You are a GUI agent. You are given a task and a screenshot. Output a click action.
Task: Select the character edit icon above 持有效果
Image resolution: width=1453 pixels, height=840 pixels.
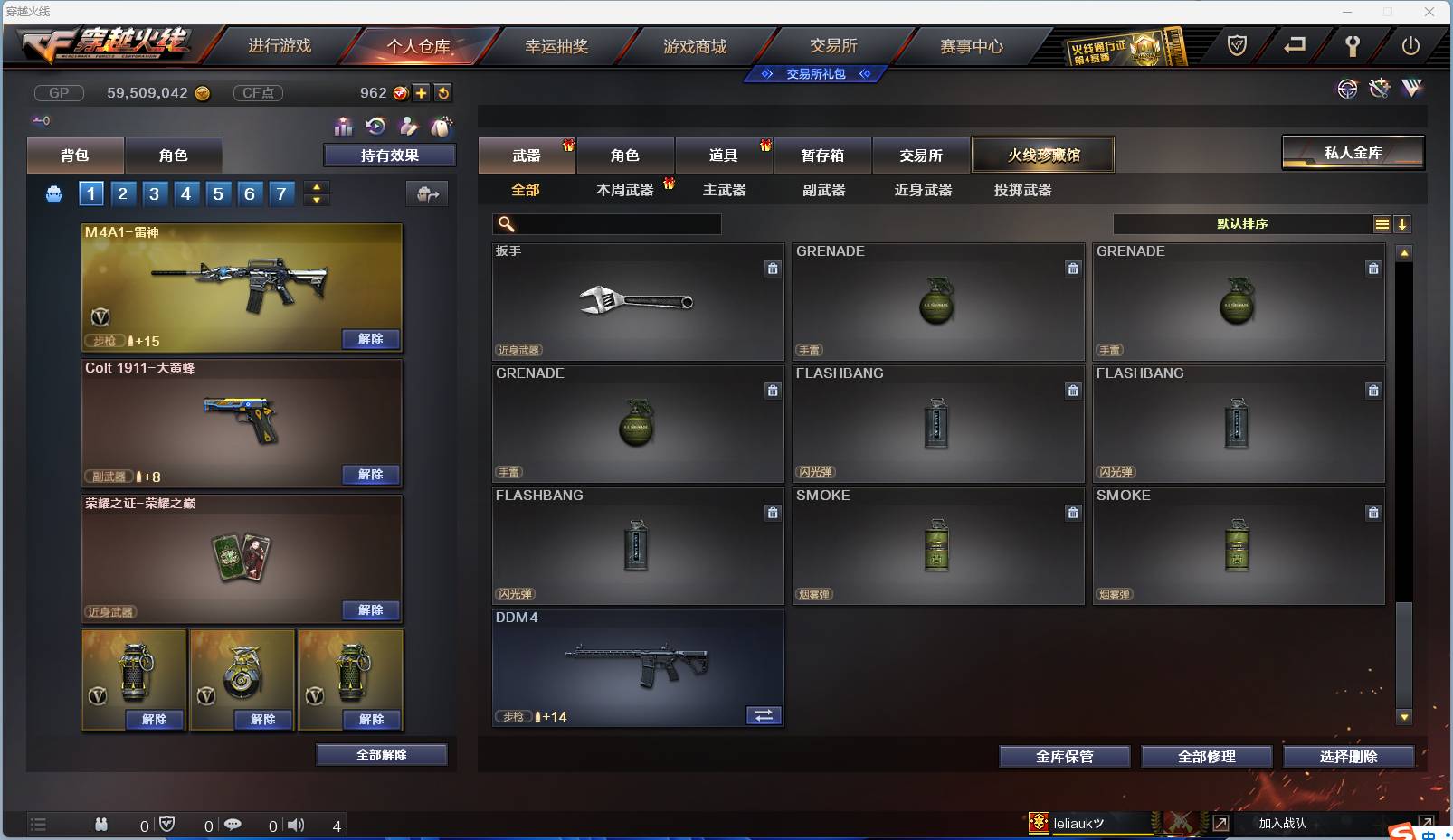[409, 127]
